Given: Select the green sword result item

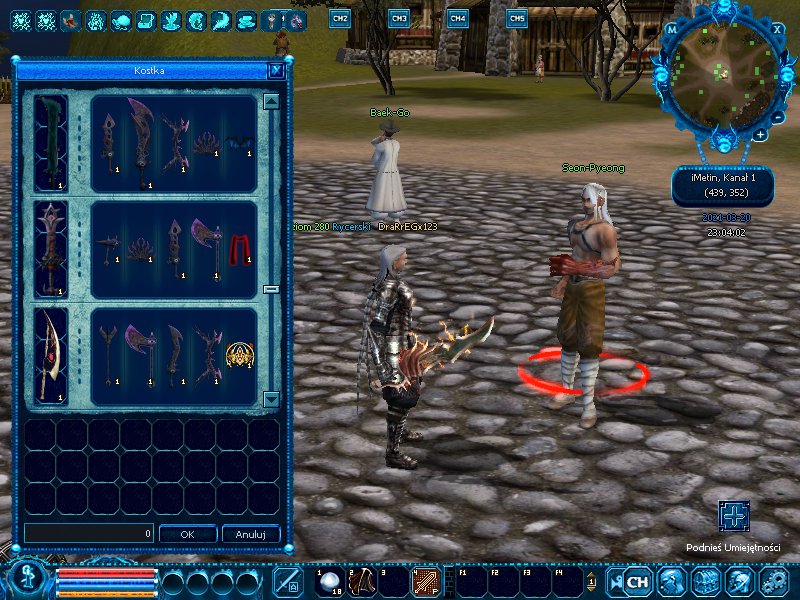Looking at the screenshot, I should pos(51,142).
